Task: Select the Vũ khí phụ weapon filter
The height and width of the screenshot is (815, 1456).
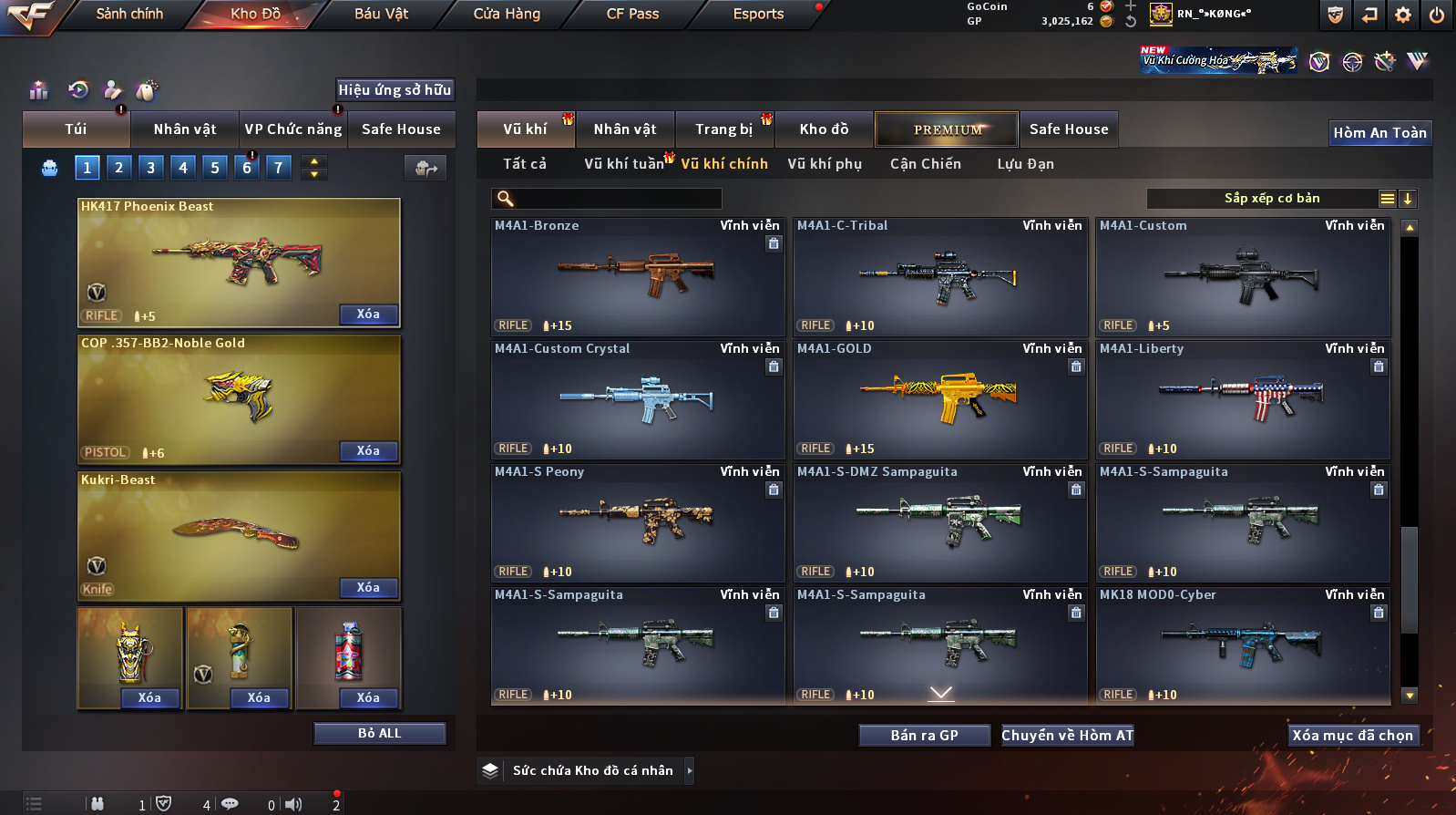Action: click(x=824, y=164)
